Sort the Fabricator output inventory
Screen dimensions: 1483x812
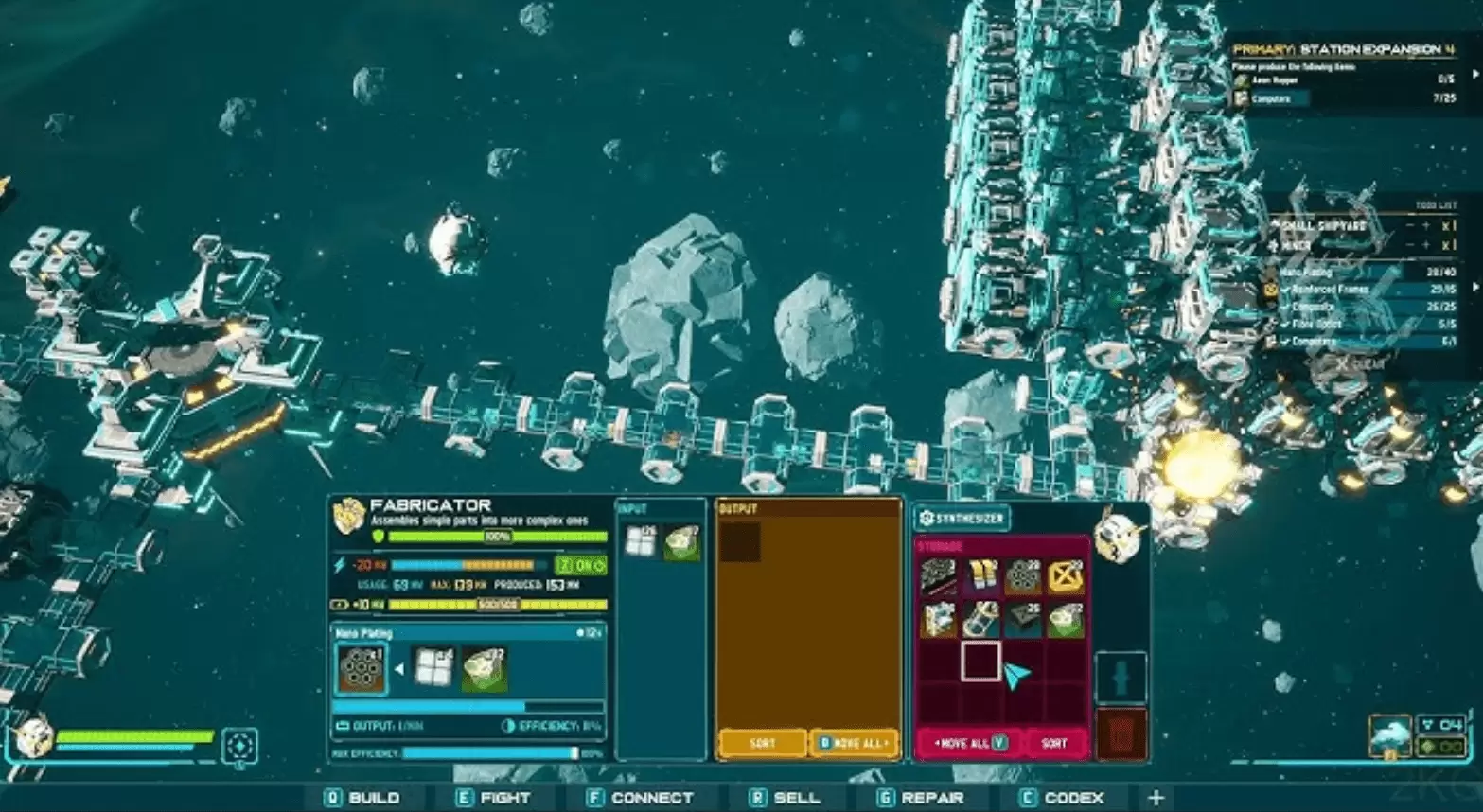pos(762,743)
